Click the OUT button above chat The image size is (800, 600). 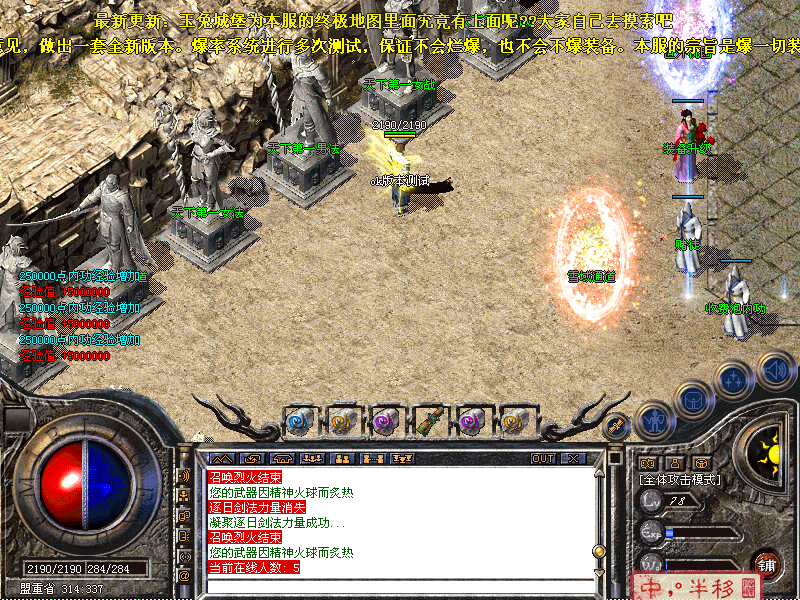point(543,458)
